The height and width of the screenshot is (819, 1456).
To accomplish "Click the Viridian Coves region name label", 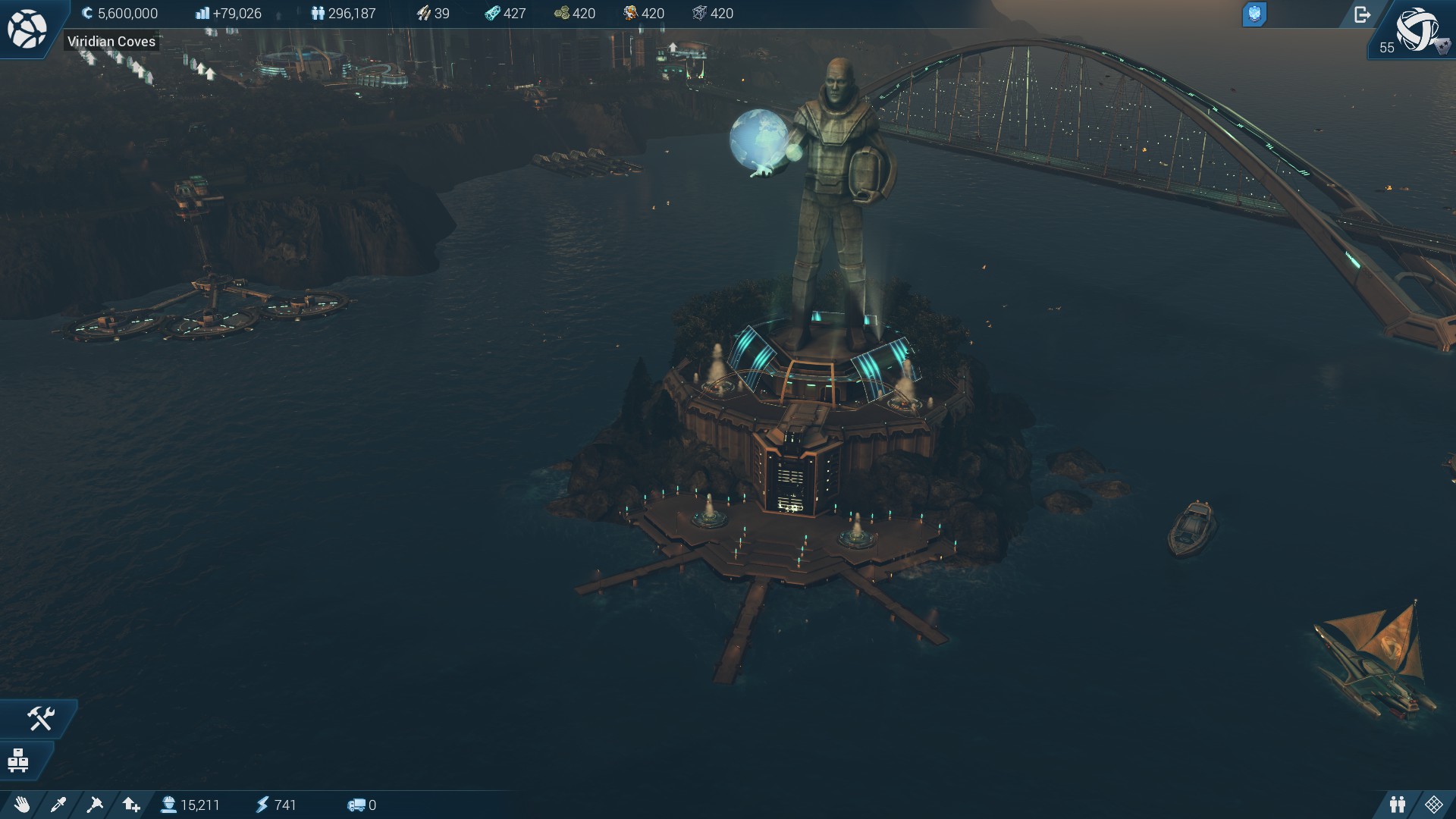I will point(111,42).
